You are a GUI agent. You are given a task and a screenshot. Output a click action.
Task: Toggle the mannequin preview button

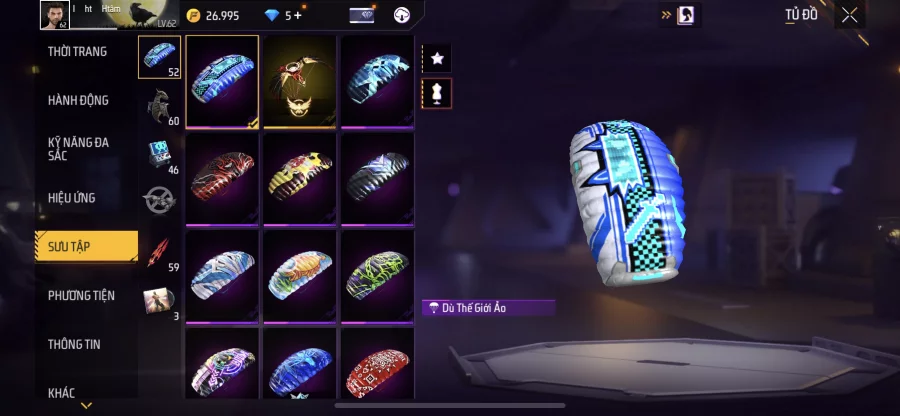pos(437,94)
